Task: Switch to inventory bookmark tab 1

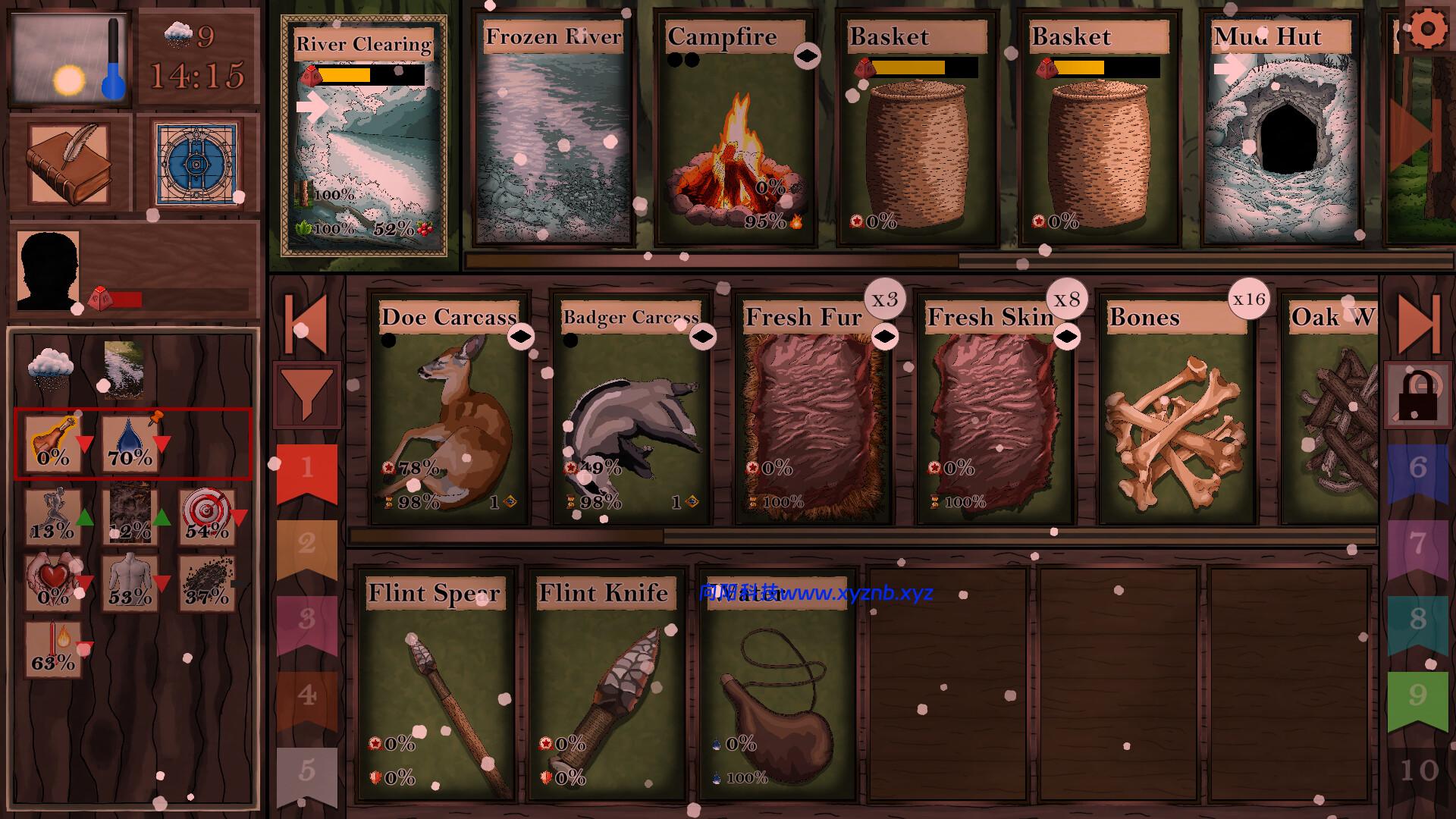Action: point(306,468)
